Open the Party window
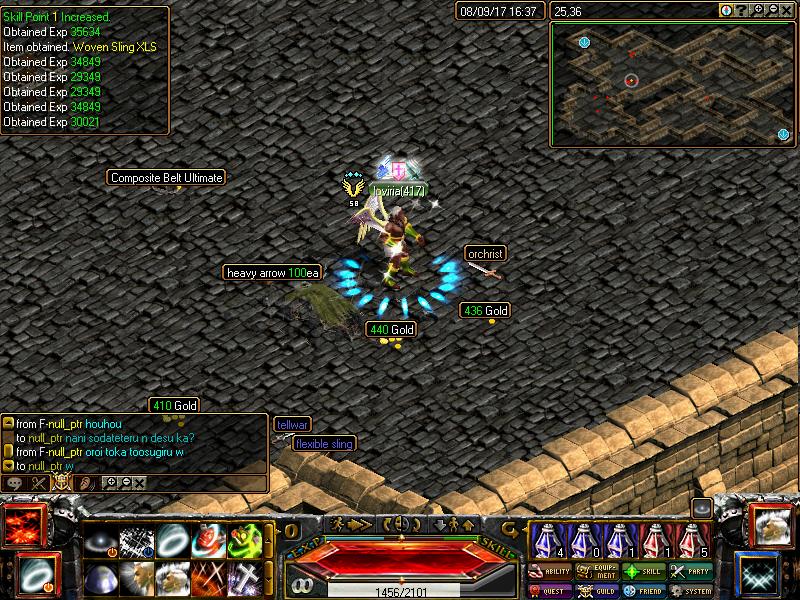Screen dimensions: 800x600 (692, 572)
